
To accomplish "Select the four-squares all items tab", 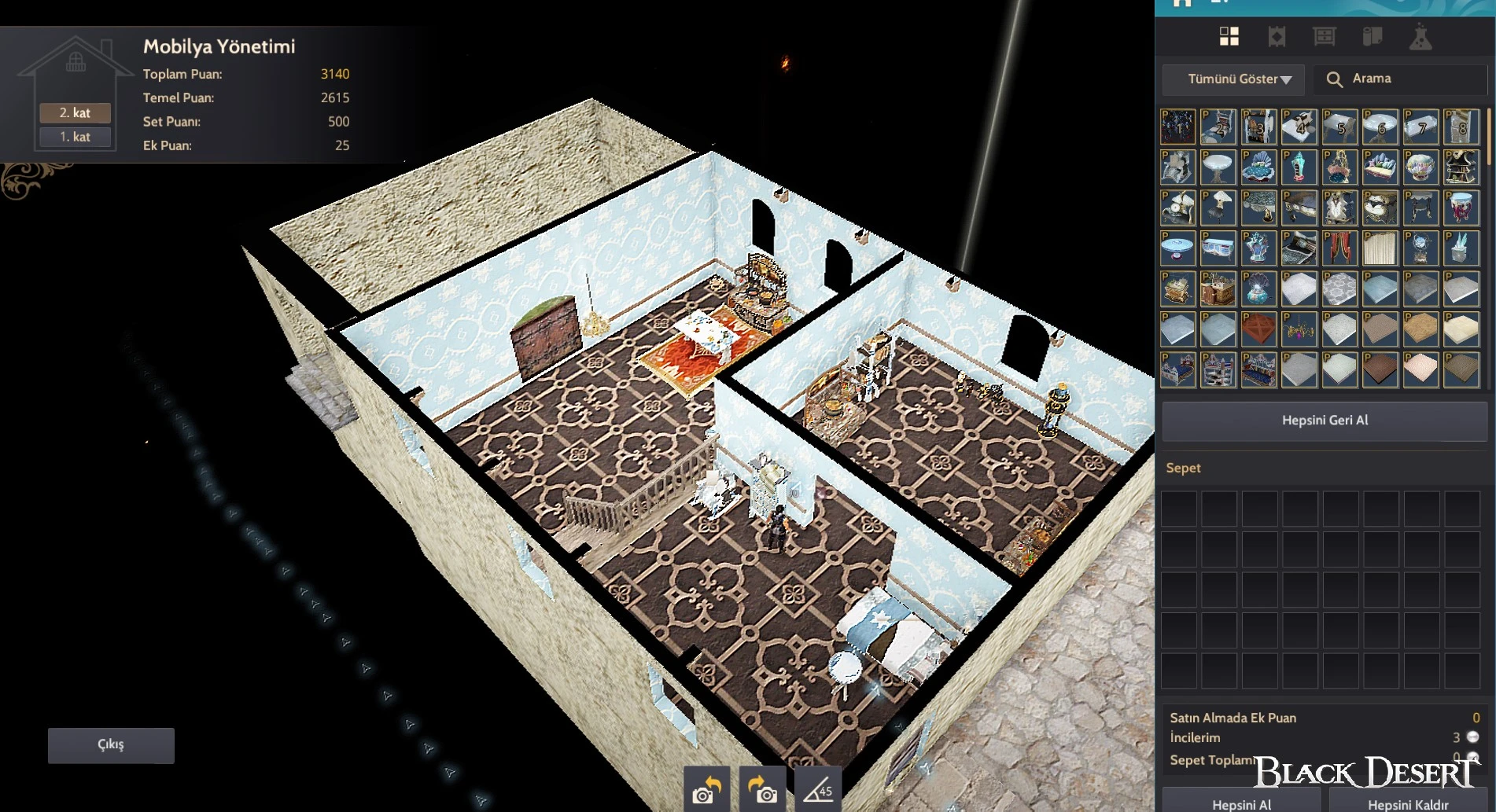I will 1229,37.
